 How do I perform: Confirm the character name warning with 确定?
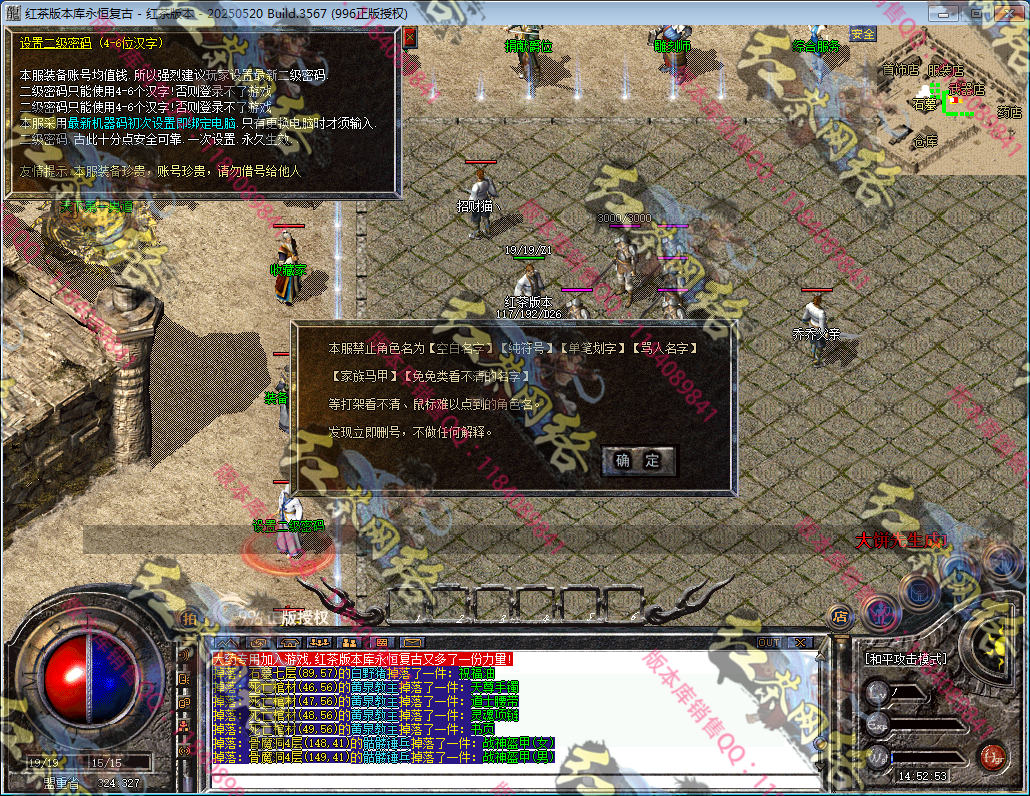(639, 461)
